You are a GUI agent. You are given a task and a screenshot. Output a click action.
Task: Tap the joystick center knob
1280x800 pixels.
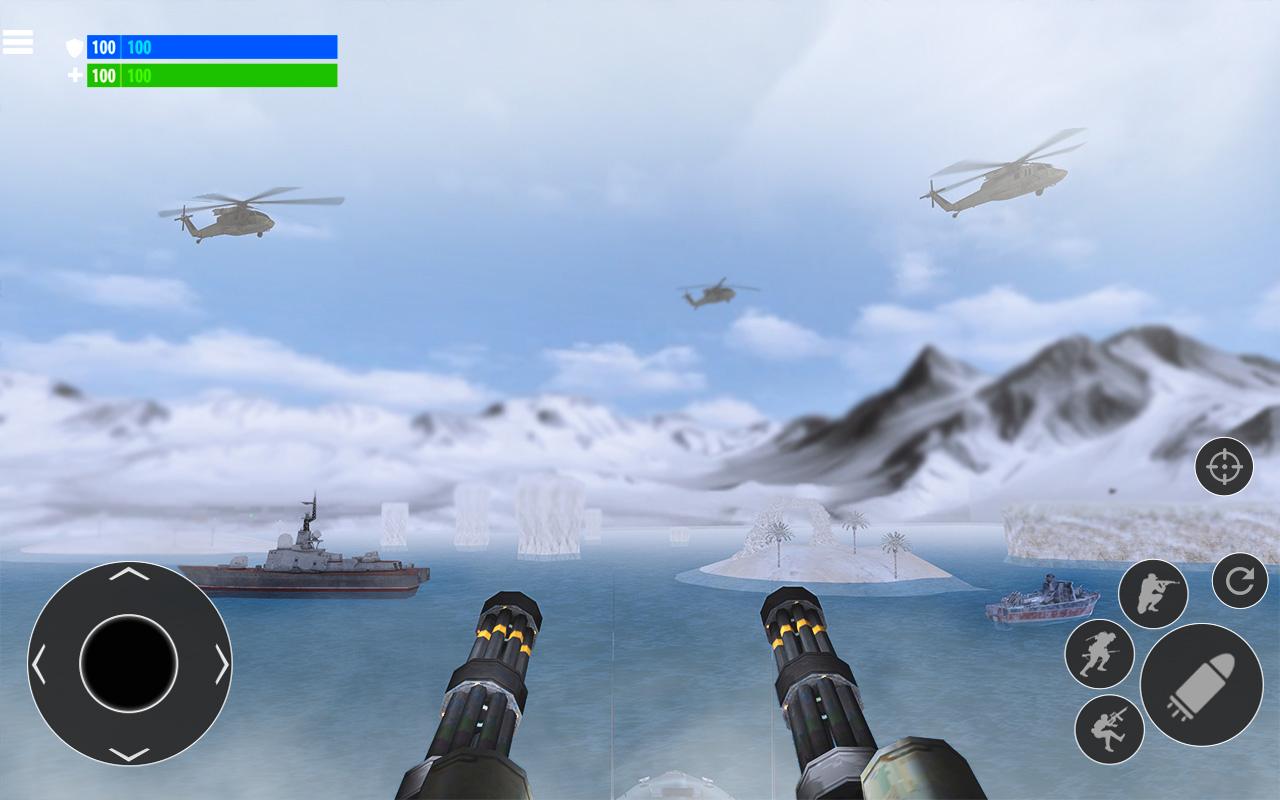point(127,661)
